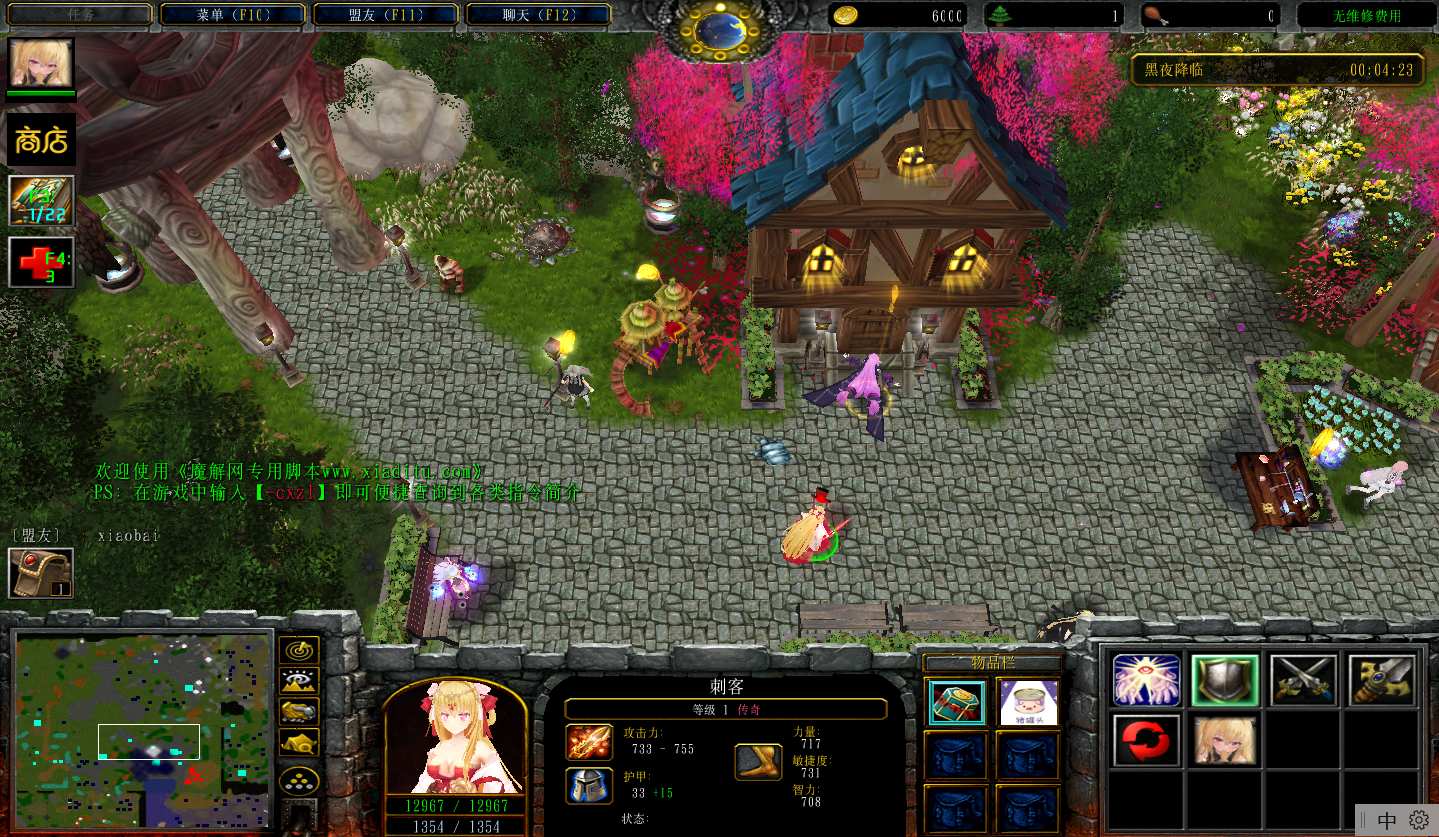The image size is (1439, 837).
Task: Click the green-bordered shield command
Action: tap(1225, 680)
